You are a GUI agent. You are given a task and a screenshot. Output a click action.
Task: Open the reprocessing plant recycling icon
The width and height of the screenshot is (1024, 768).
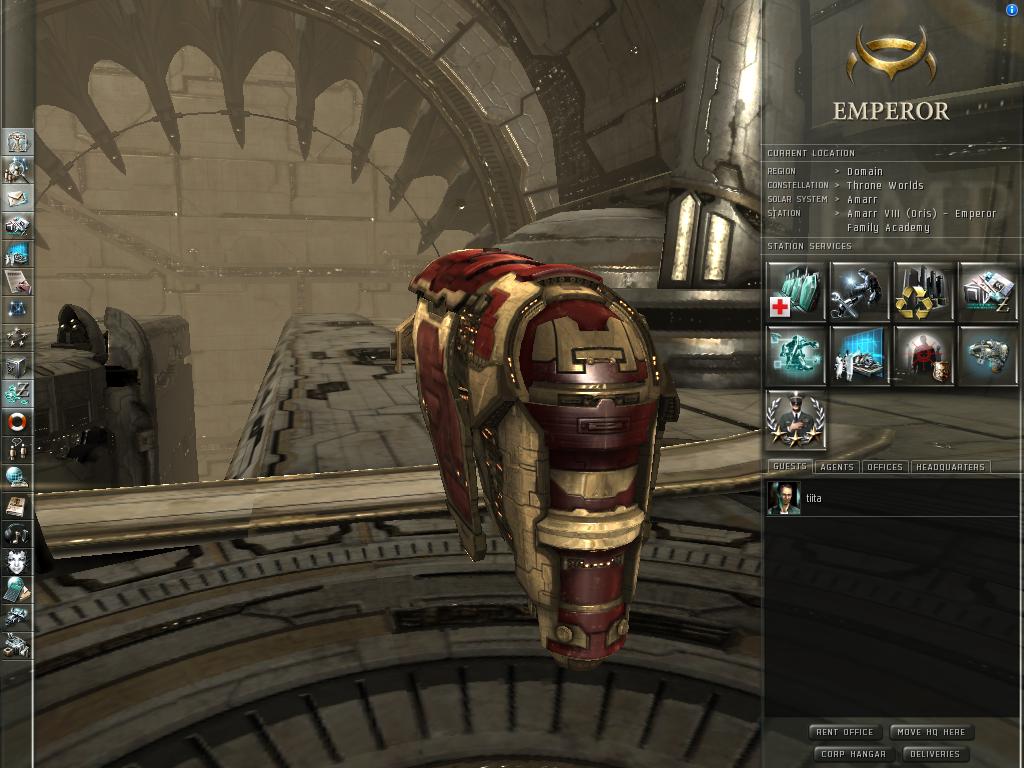point(924,291)
